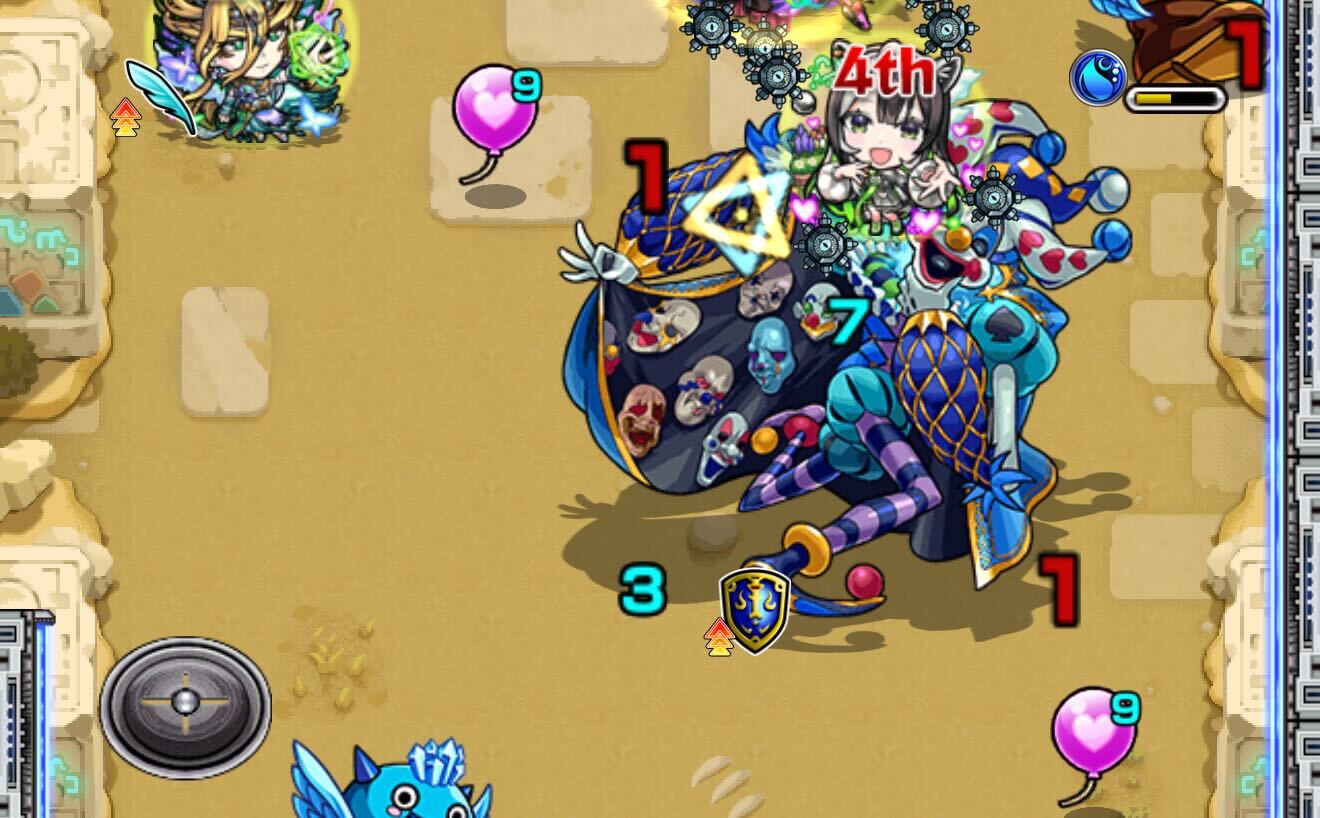Select the orange triple up-arrow buff indicator
Screen dimensions: 1320x818
coord(124,119)
